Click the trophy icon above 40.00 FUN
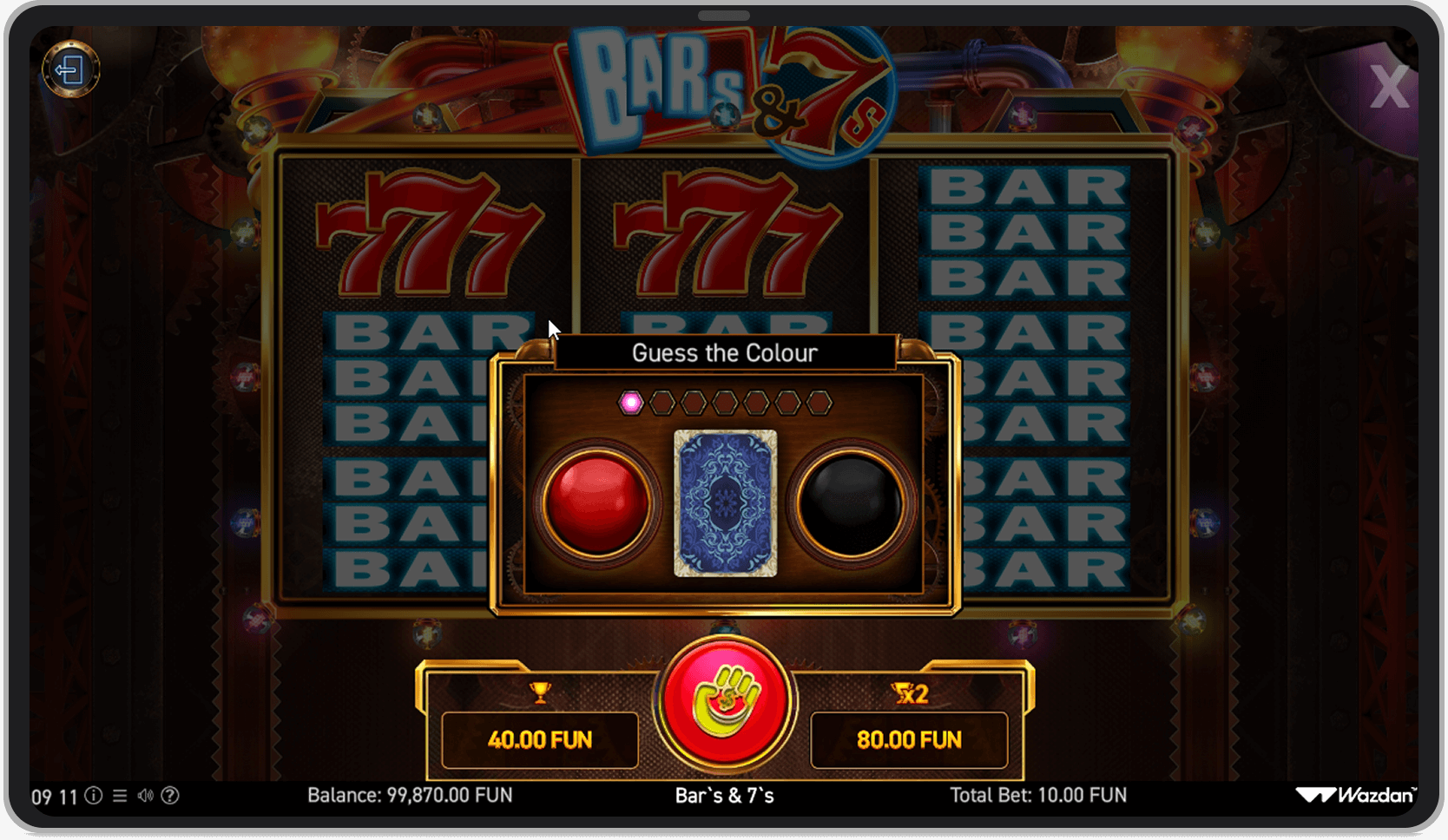The width and height of the screenshot is (1448, 840). coord(540,691)
